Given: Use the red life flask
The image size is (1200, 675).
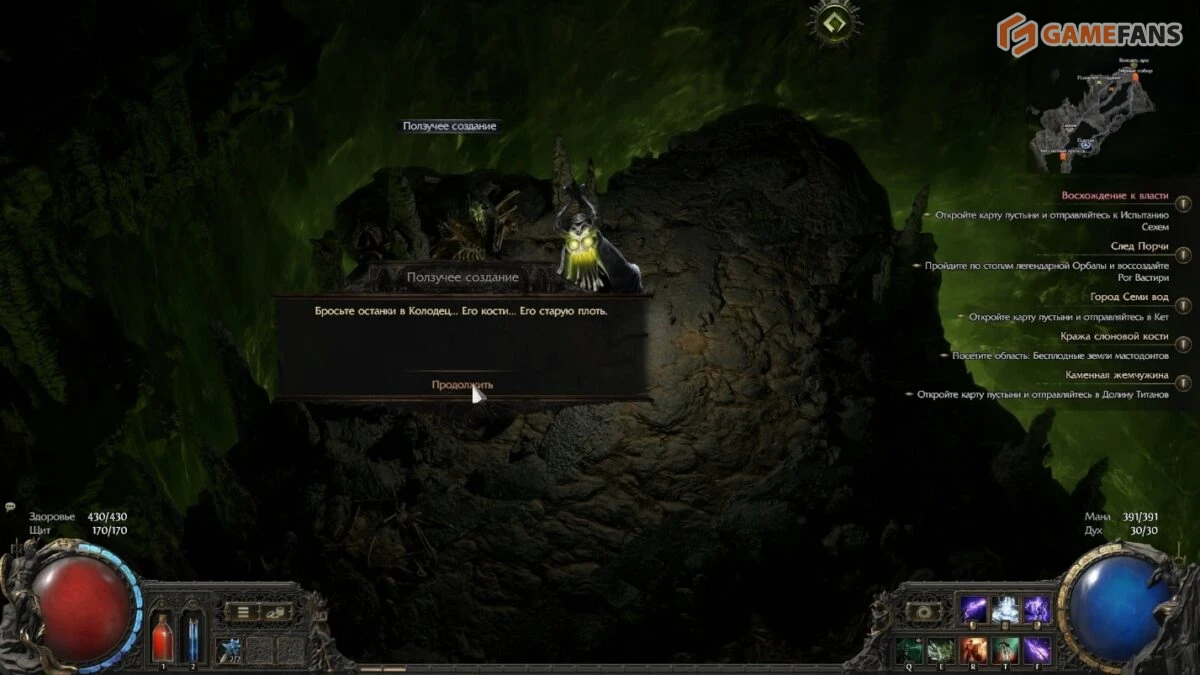Looking at the screenshot, I should click(162, 636).
